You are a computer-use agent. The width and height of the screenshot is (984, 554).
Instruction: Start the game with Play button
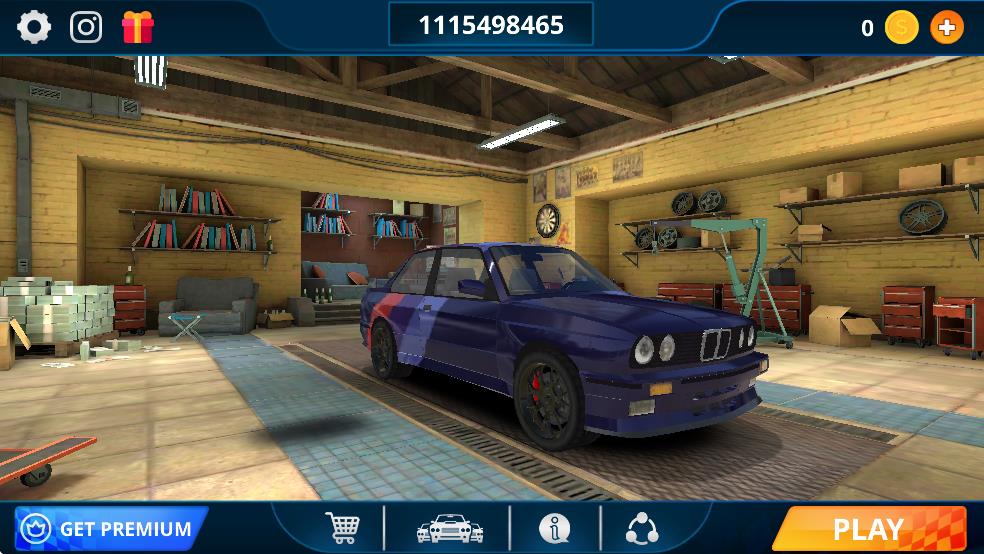pos(868,529)
